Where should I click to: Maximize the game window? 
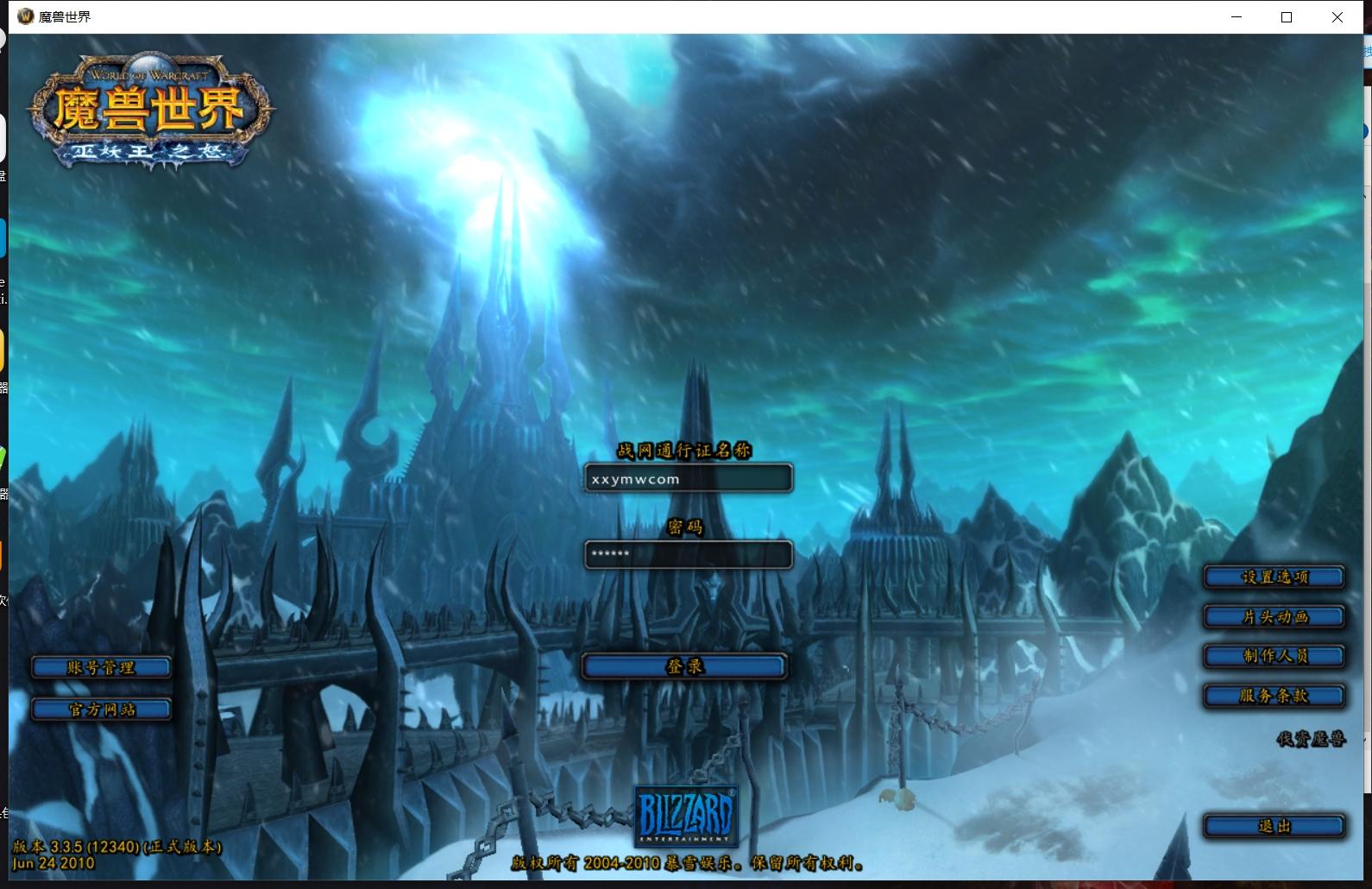tap(1287, 17)
